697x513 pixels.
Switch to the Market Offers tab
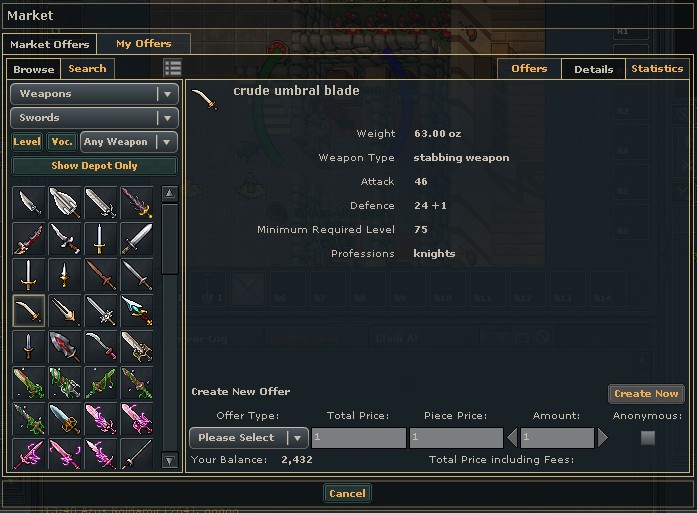coord(50,44)
